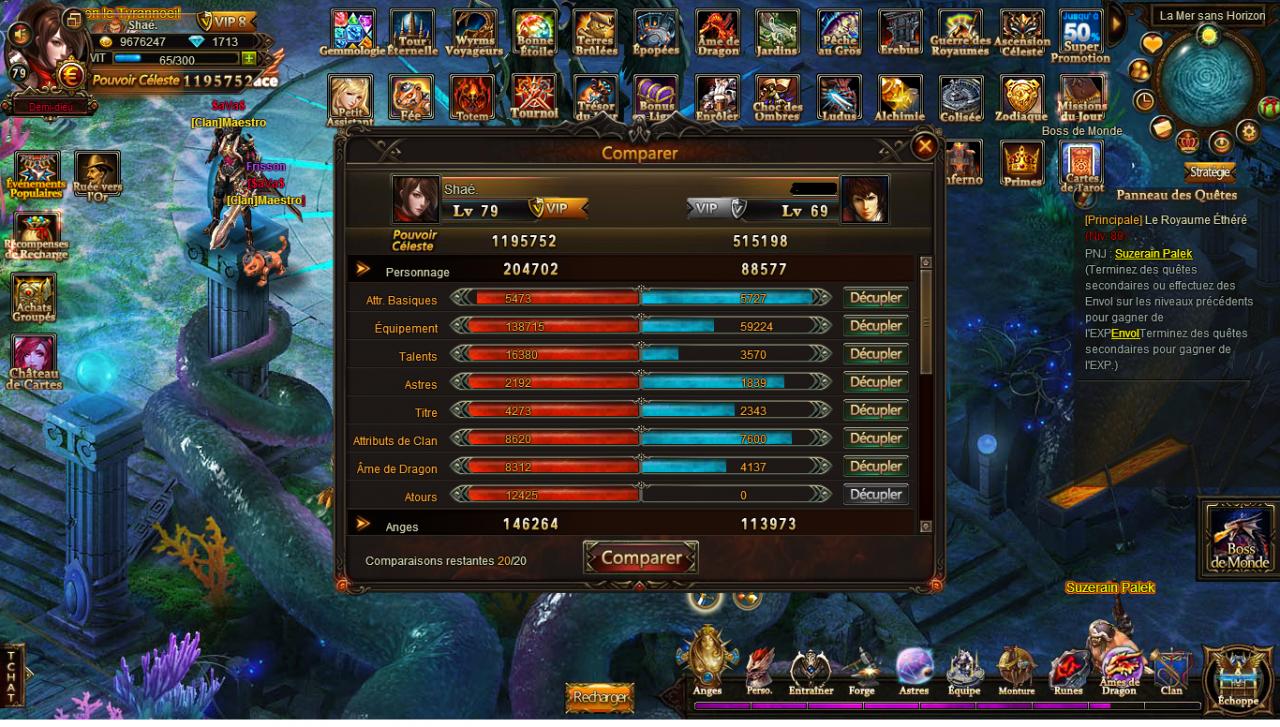This screenshot has width=1280, height=727.
Task: Hit Décupler next to Talents
Action: pyautogui.click(x=876, y=354)
